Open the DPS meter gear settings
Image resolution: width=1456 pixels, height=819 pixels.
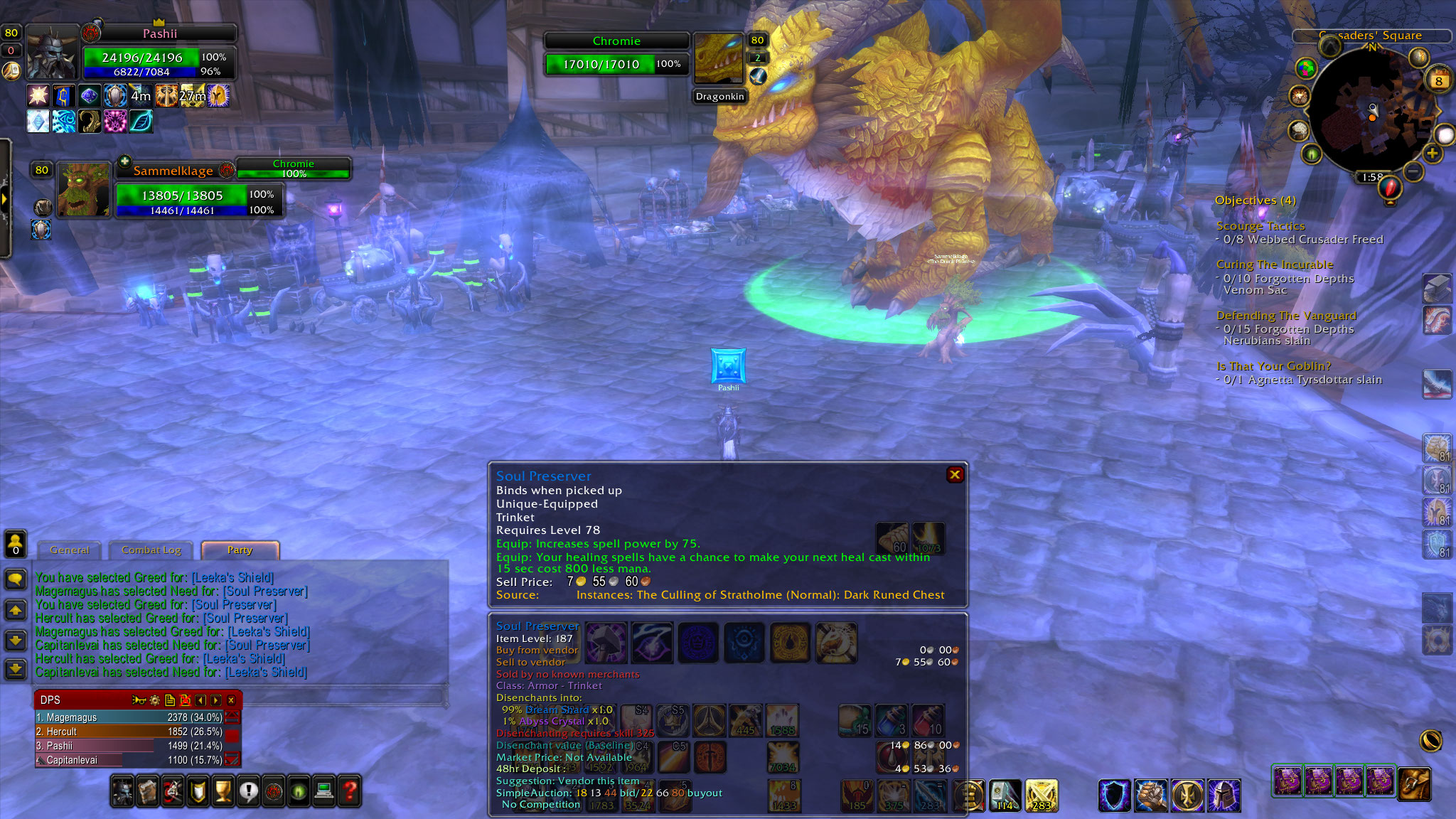154,700
